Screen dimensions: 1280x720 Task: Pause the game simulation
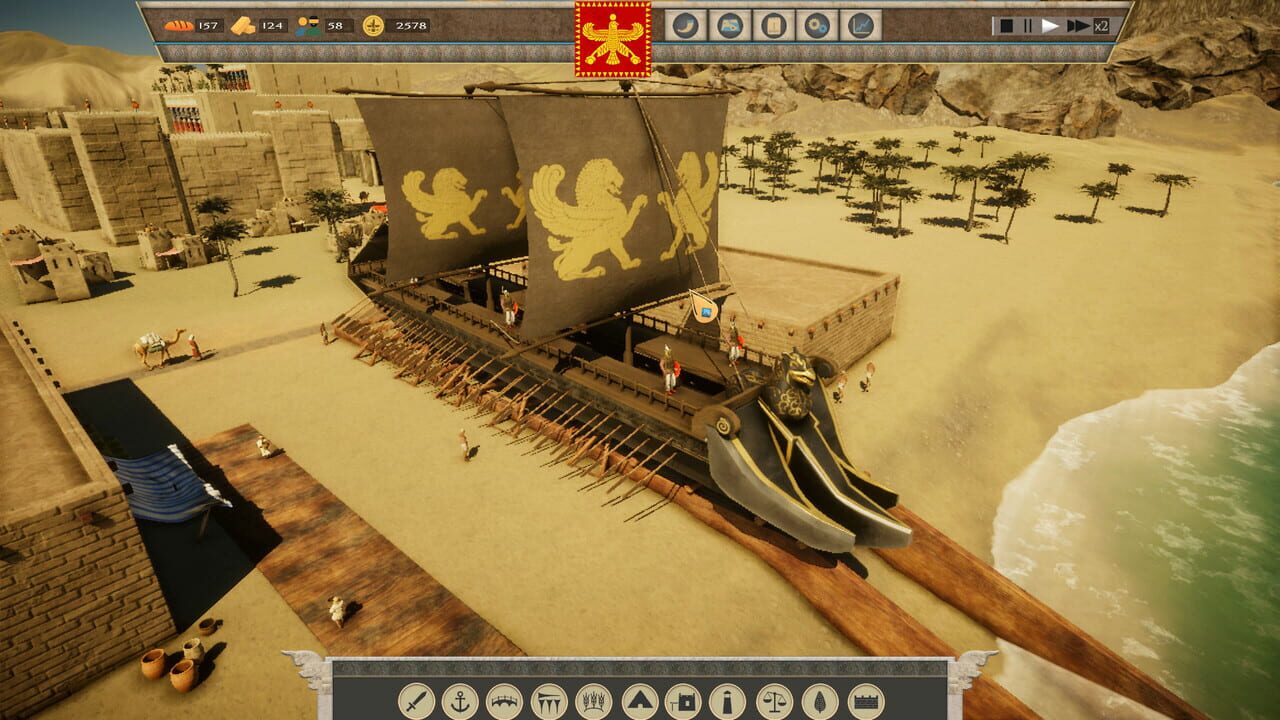pyautogui.click(x=1027, y=26)
